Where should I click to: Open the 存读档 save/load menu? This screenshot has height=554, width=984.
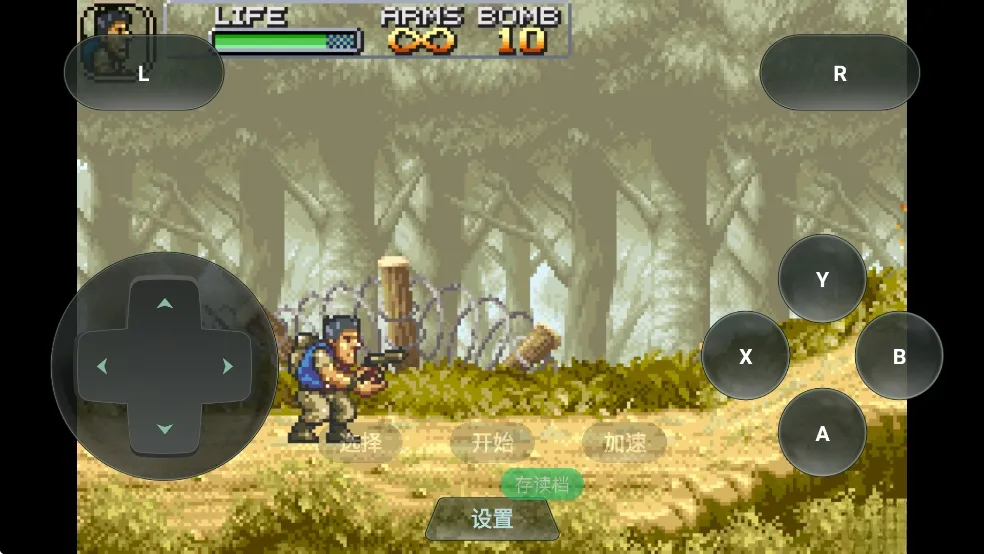pos(542,485)
